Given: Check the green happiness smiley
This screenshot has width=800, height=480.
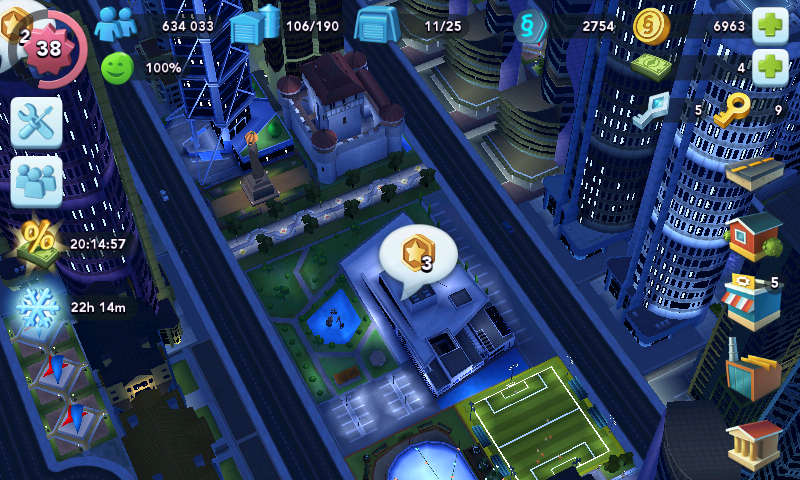Looking at the screenshot, I should (117, 68).
